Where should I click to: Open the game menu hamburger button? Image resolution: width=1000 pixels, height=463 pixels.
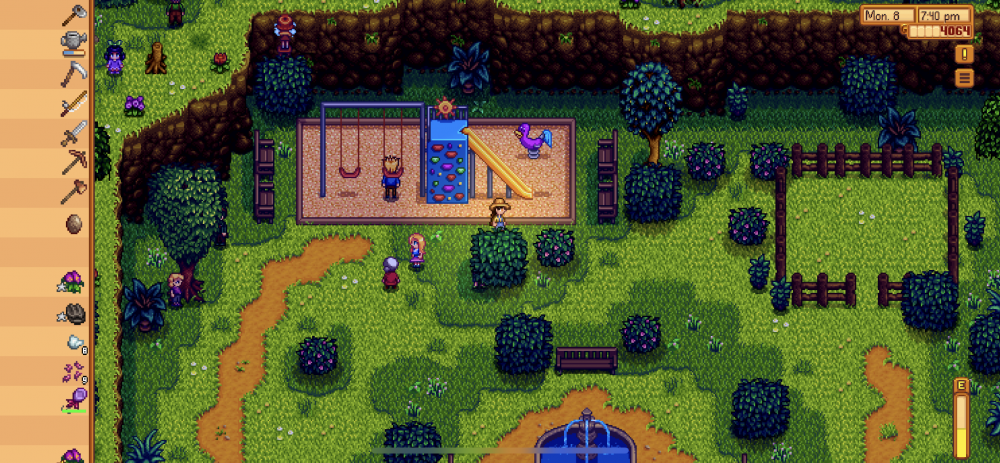(x=964, y=78)
